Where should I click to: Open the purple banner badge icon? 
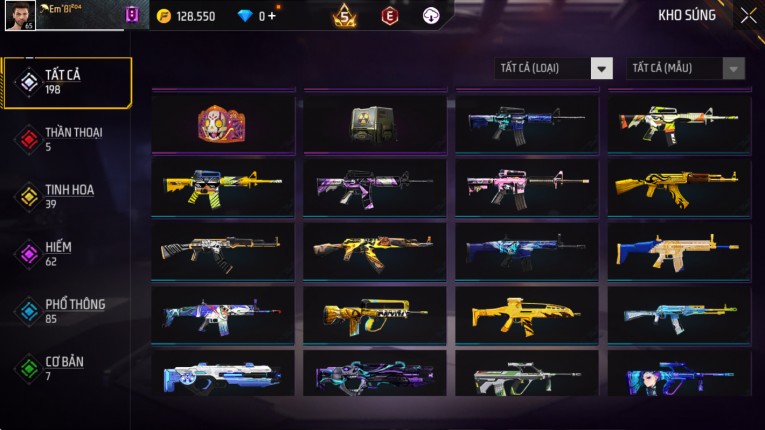coord(132,15)
